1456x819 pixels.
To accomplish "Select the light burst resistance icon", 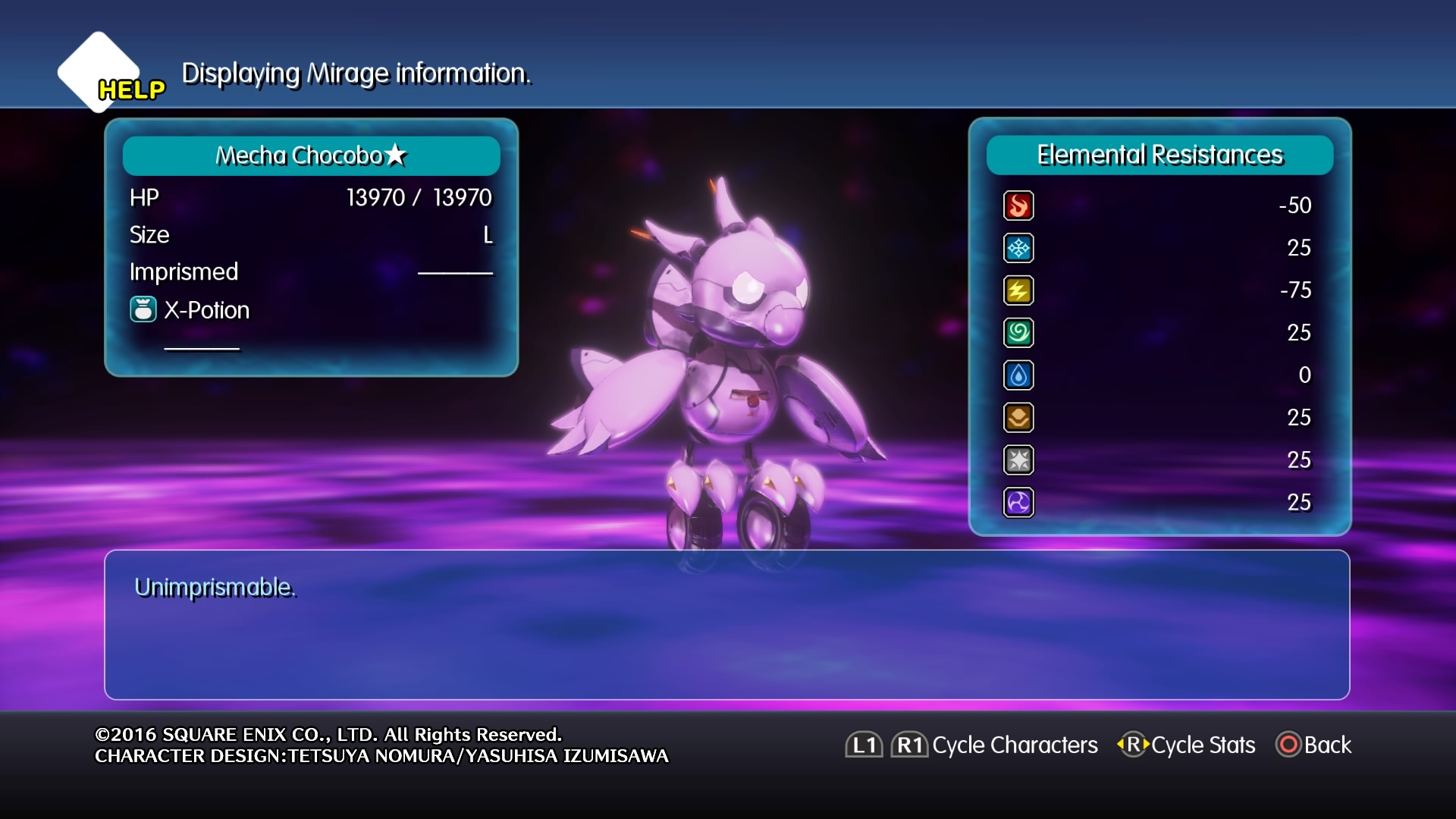I will point(1018,460).
